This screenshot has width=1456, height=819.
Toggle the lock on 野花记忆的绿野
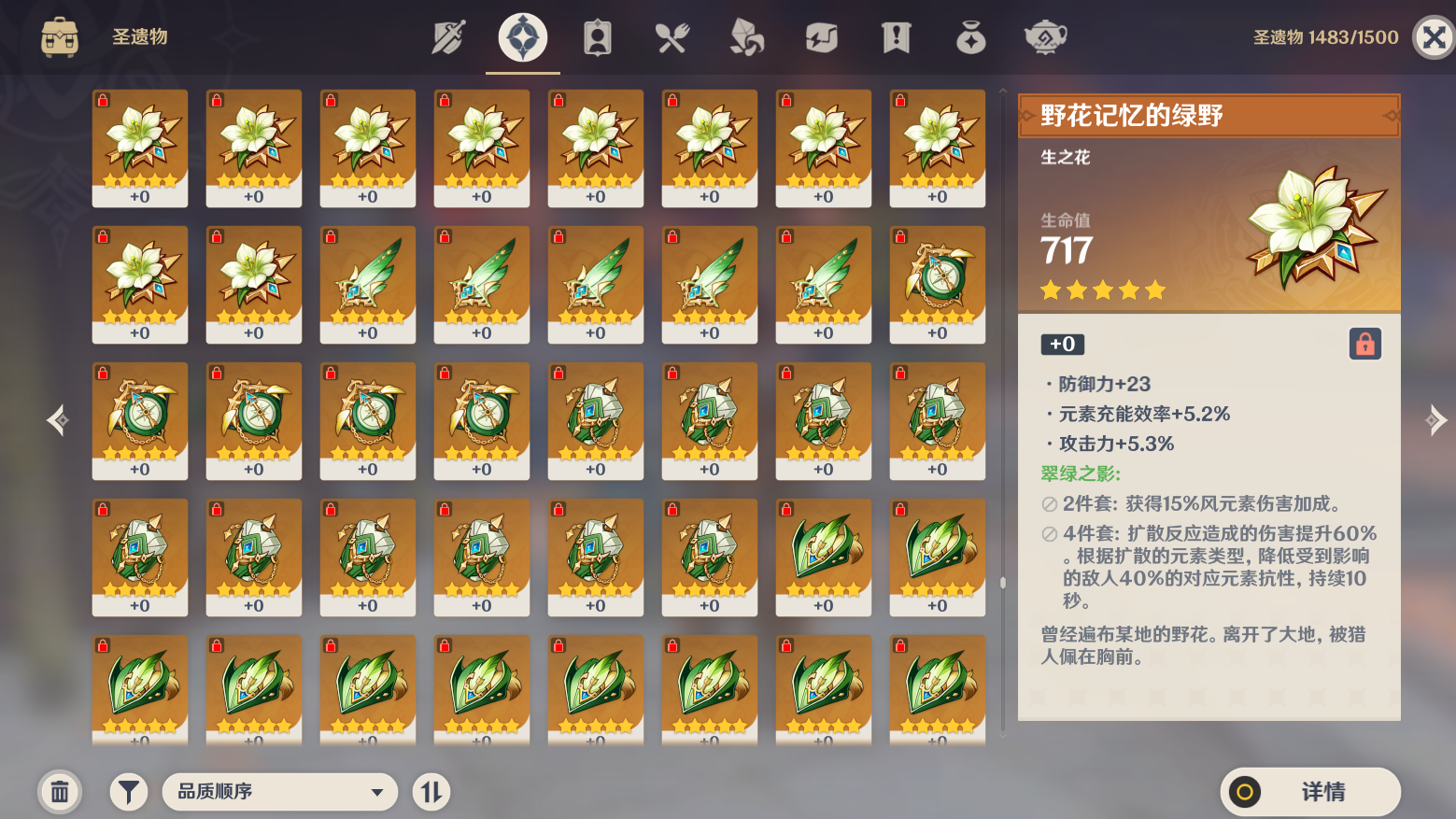tap(1364, 344)
